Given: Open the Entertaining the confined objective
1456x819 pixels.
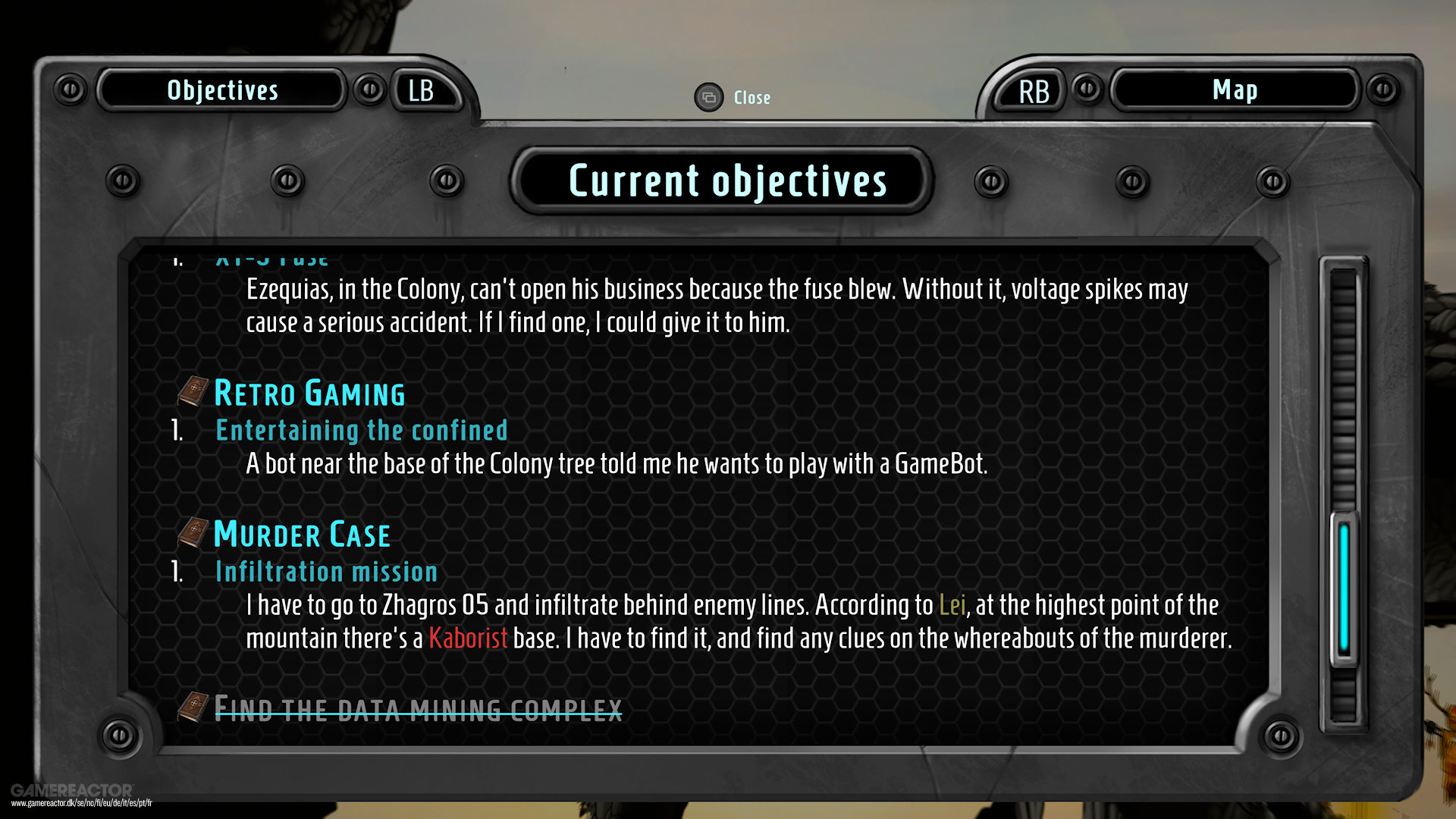Looking at the screenshot, I should [361, 431].
